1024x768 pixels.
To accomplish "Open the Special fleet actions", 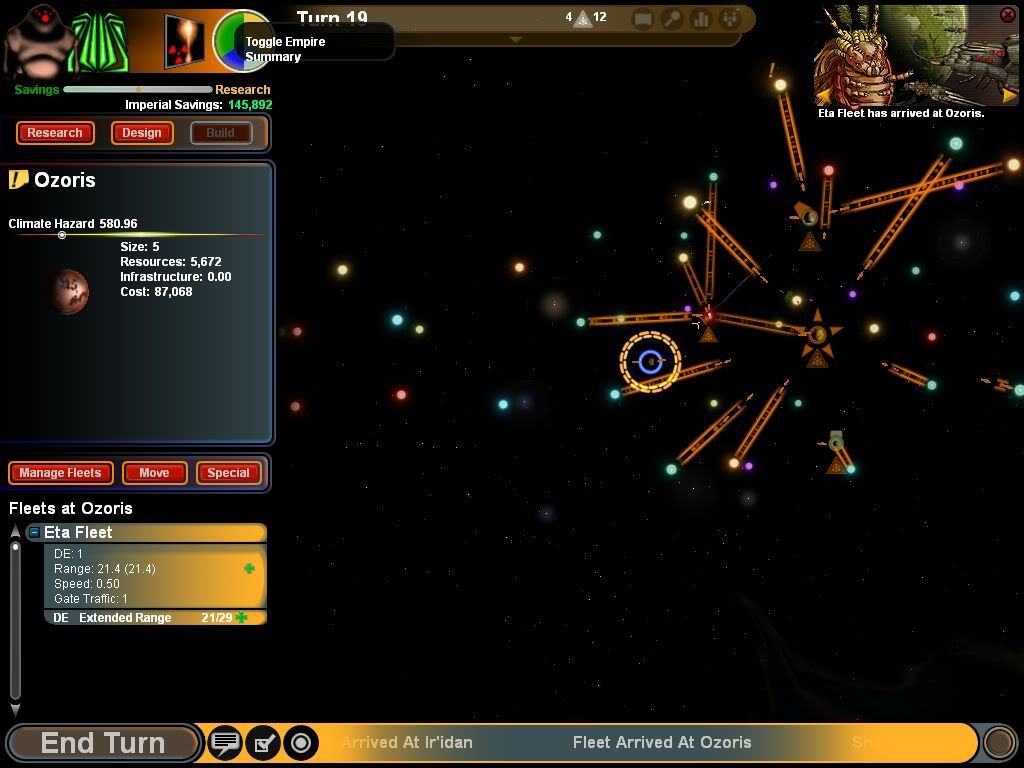I will pyautogui.click(x=228, y=473).
